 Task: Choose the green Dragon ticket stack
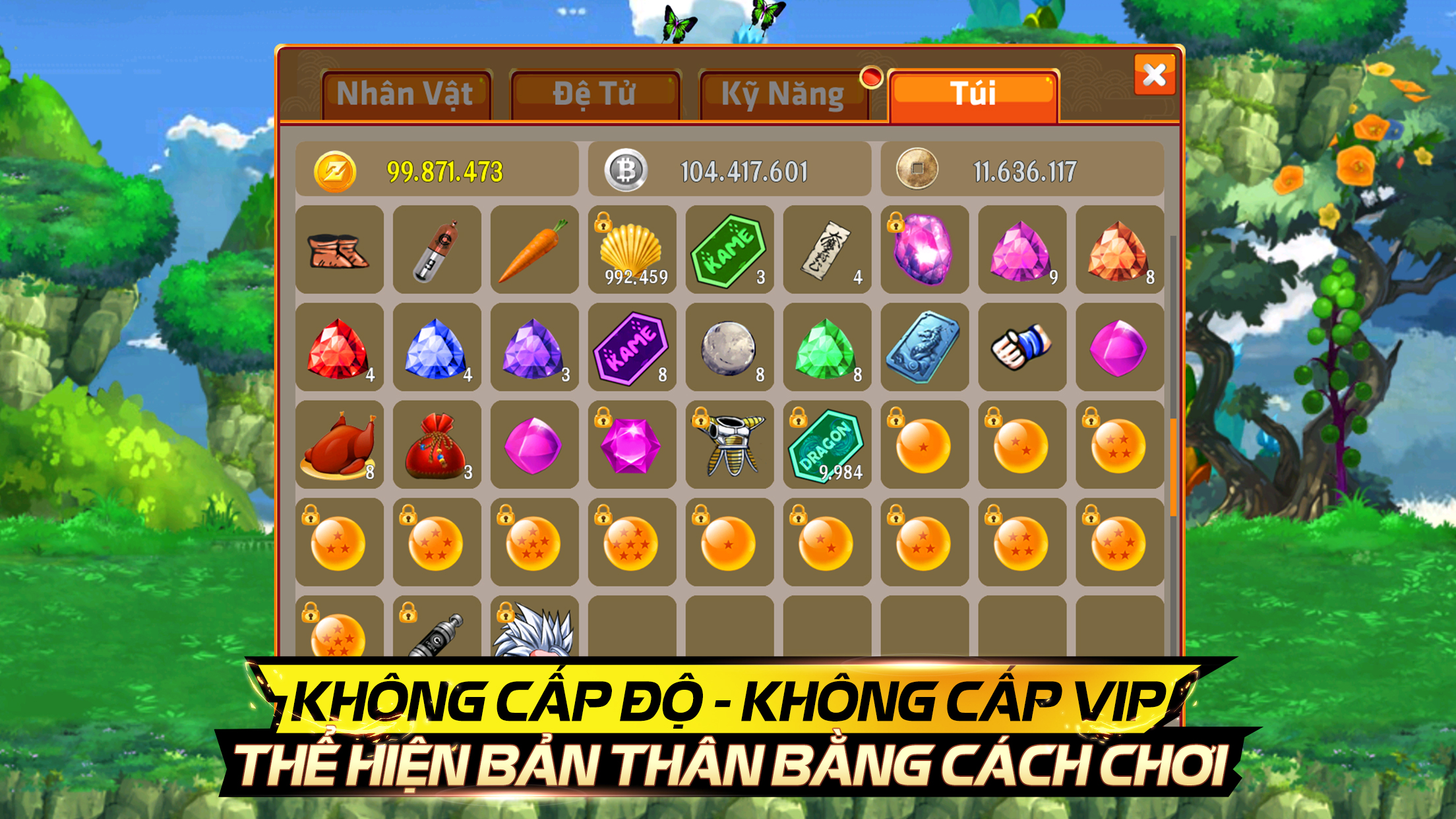click(x=827, y=444)
